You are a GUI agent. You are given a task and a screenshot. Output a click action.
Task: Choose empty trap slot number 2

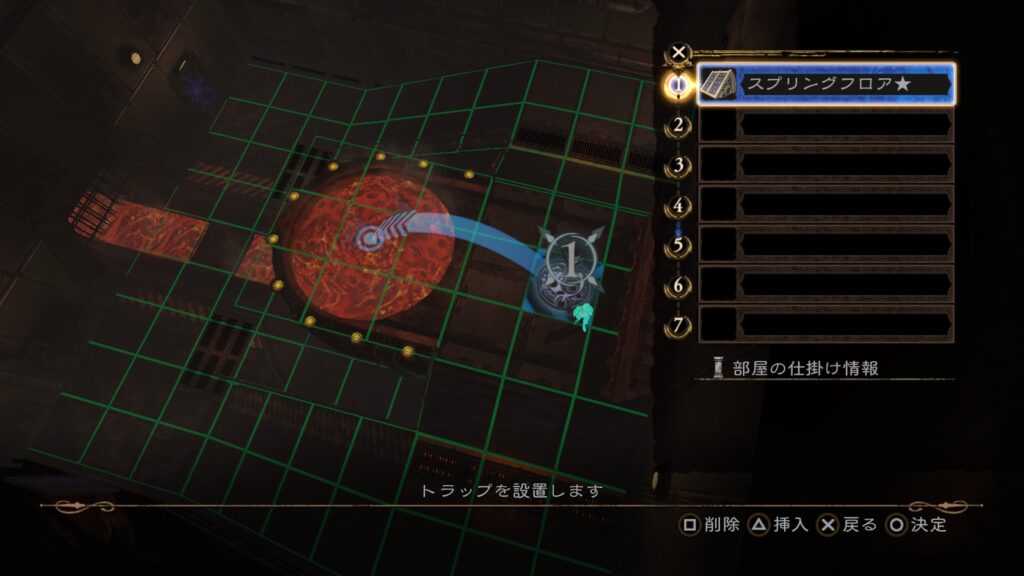click(826, 125)
